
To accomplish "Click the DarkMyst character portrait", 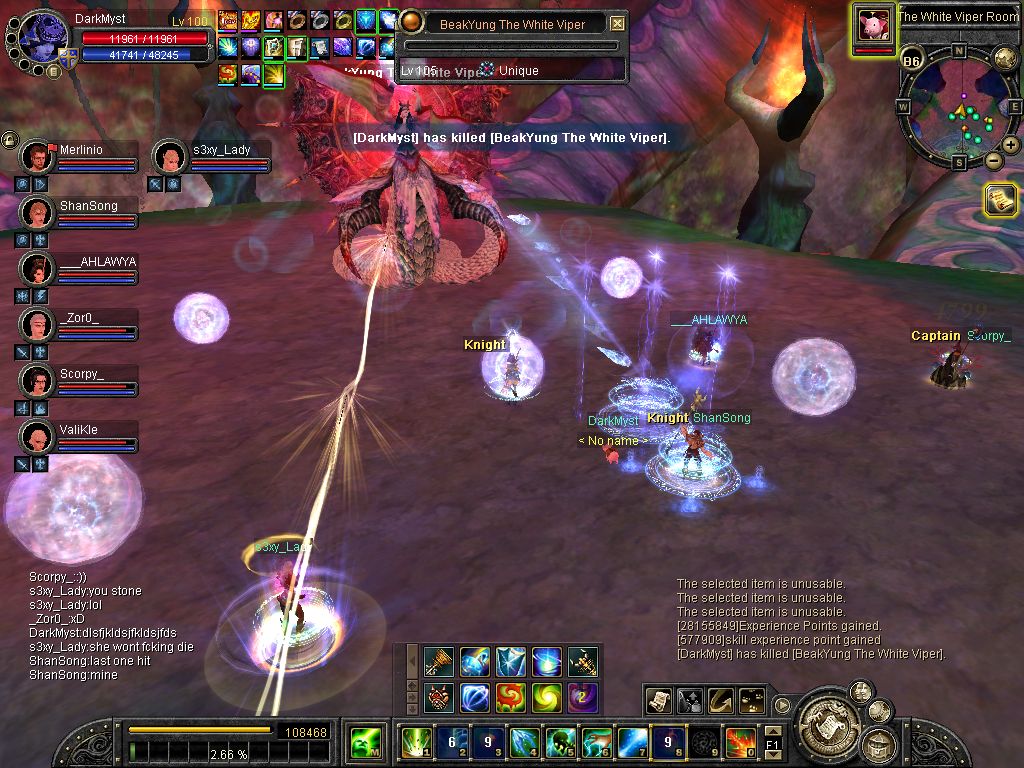I will pos(43,37).
